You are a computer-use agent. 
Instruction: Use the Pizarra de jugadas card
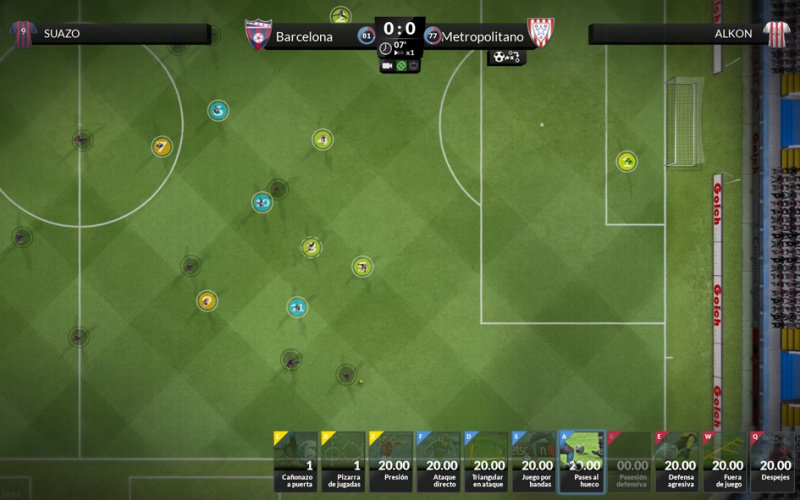[343, 462]
